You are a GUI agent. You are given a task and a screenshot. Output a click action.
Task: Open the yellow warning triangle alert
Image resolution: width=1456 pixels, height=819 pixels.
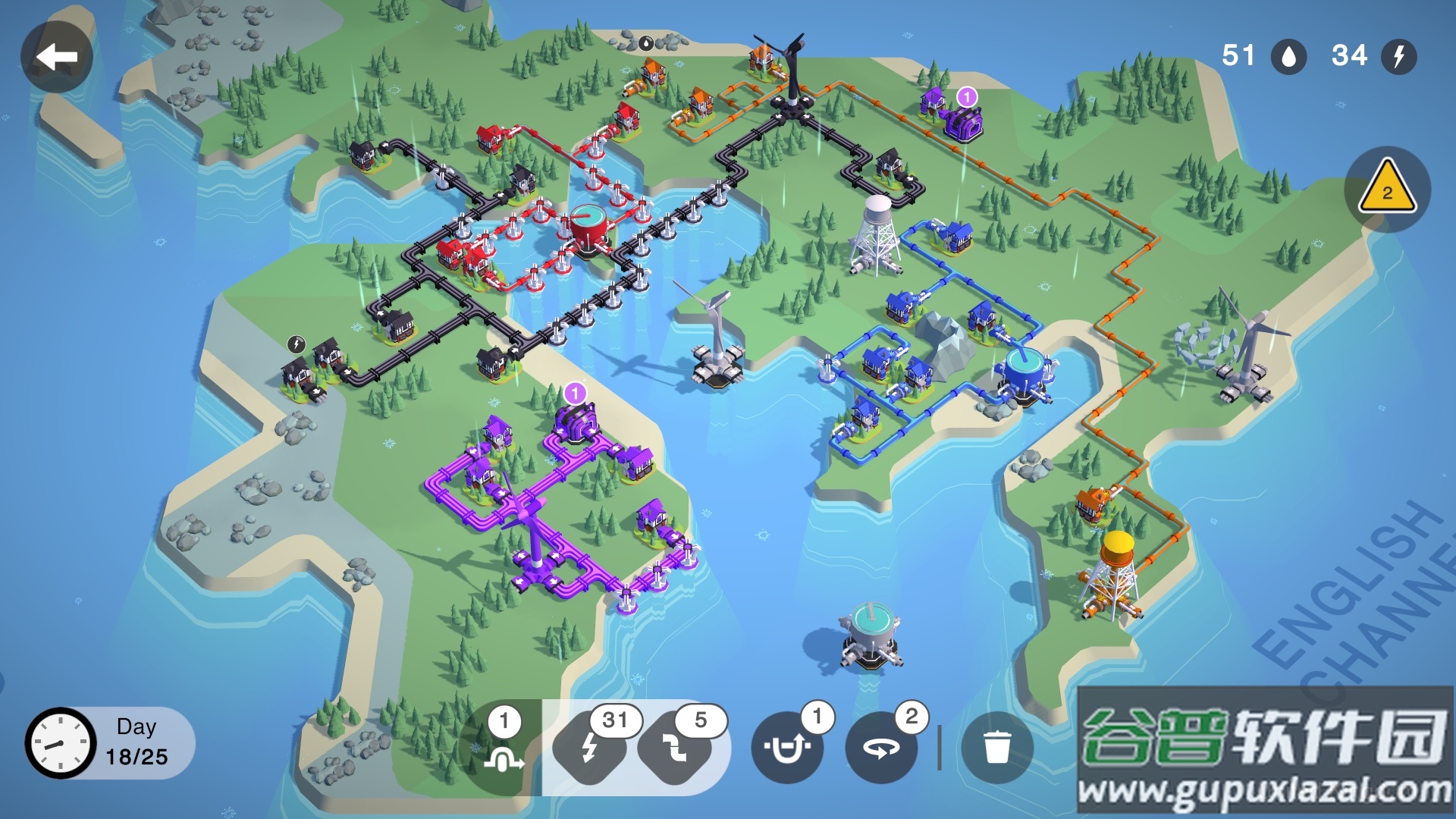click(1387, 188)
